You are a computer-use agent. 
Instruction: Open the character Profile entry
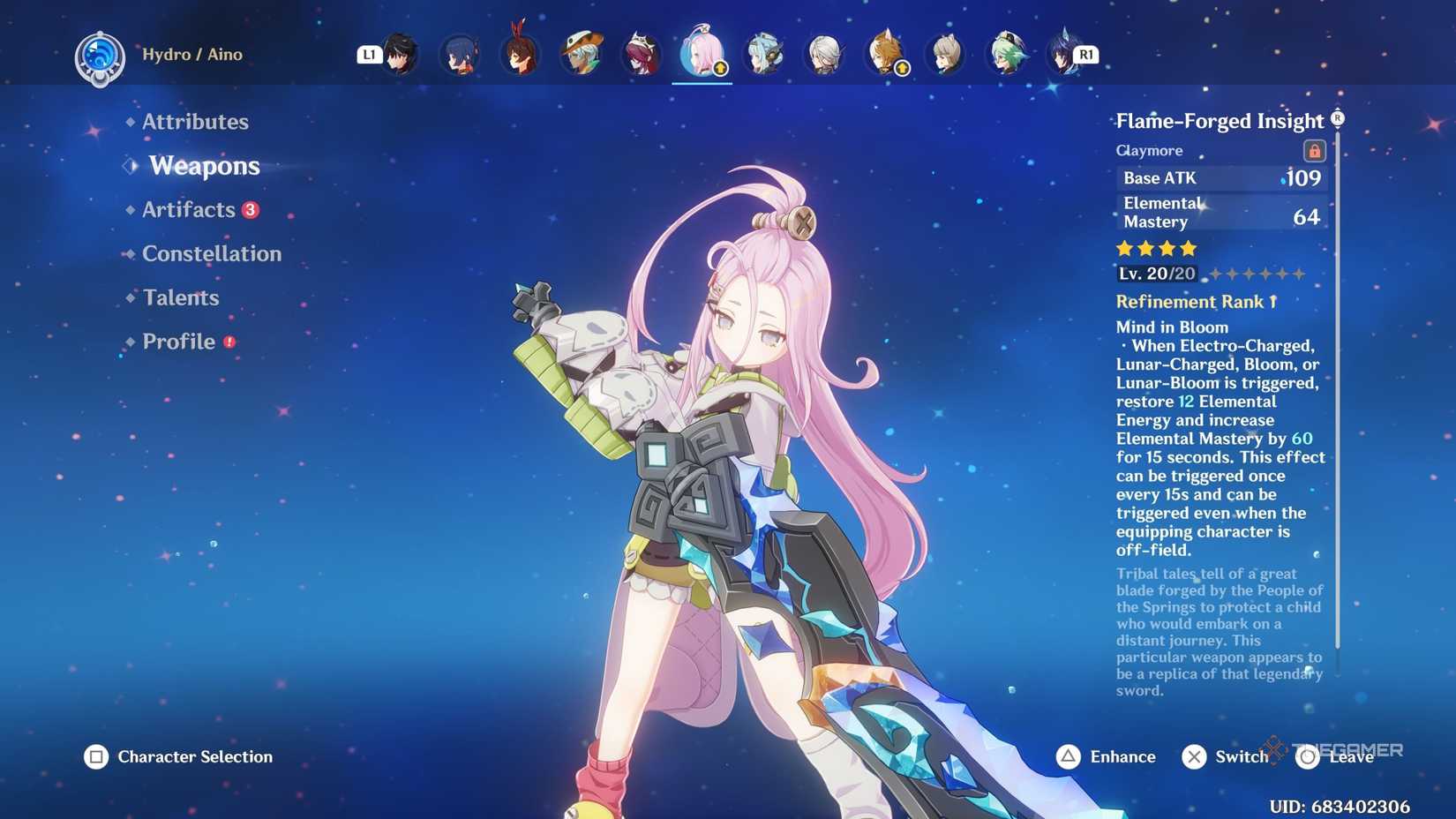tap(179, 342)
